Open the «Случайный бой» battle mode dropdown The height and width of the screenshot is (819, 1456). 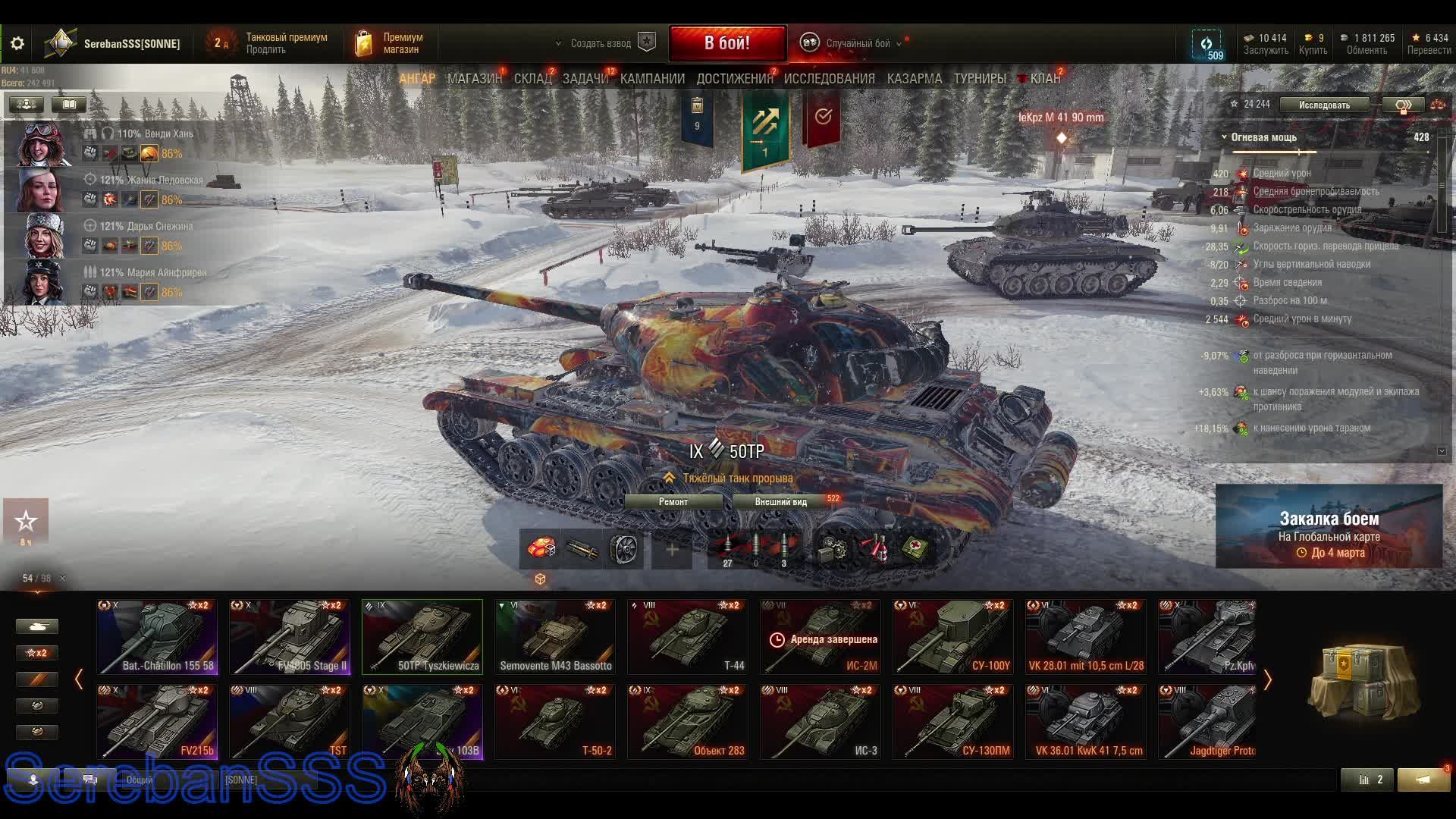pos(857,44)
